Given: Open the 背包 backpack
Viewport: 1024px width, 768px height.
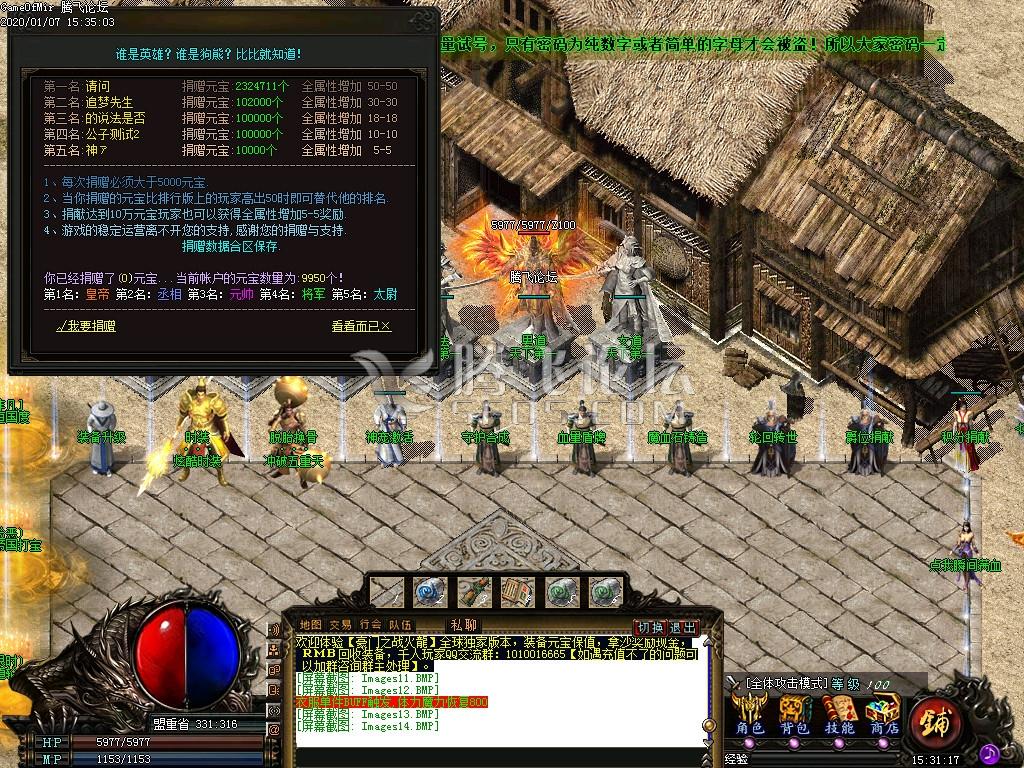Looking at the screenshot, I should click(793, 714).
